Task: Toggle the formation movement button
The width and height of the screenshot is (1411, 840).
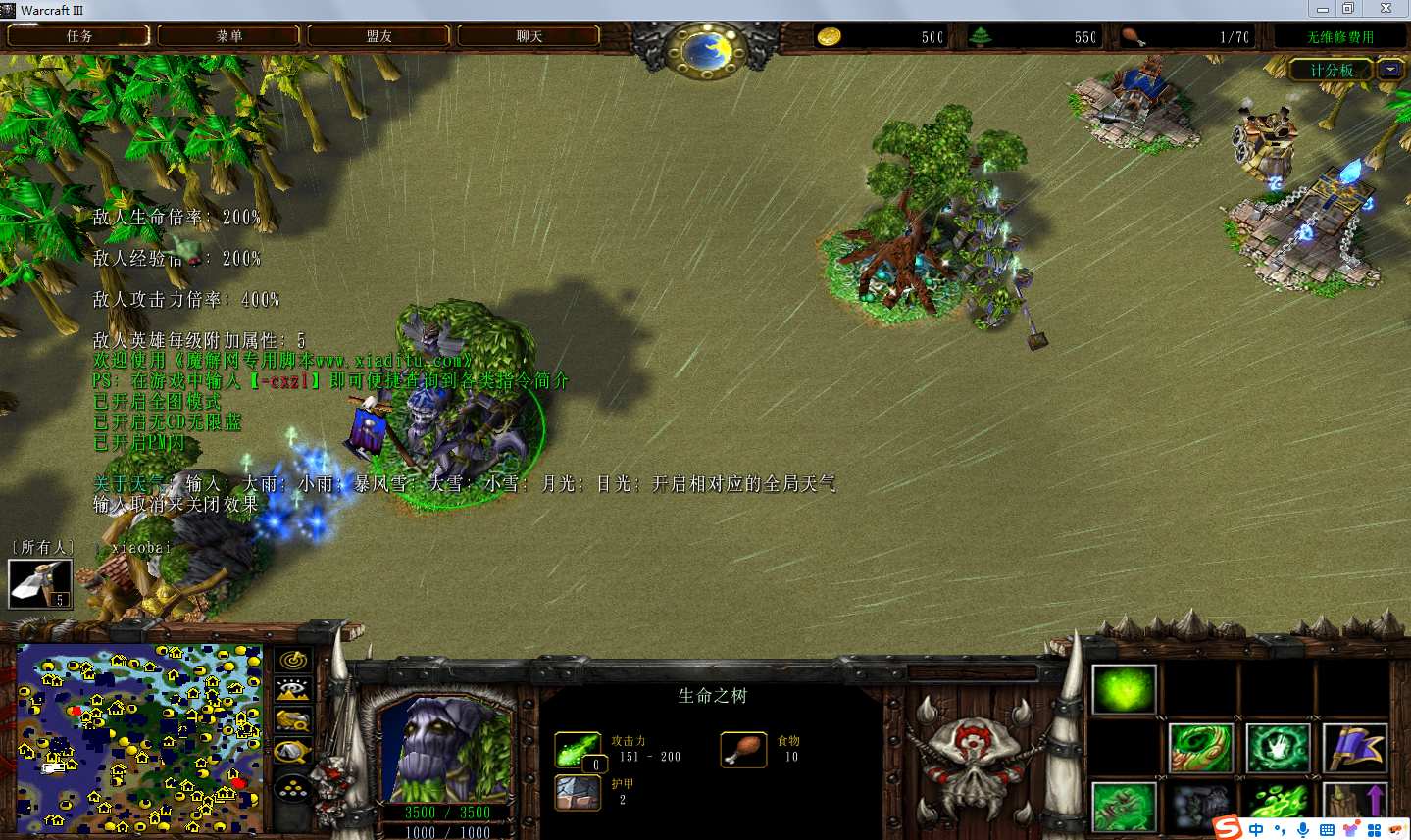Action: (x=292, y=787)
